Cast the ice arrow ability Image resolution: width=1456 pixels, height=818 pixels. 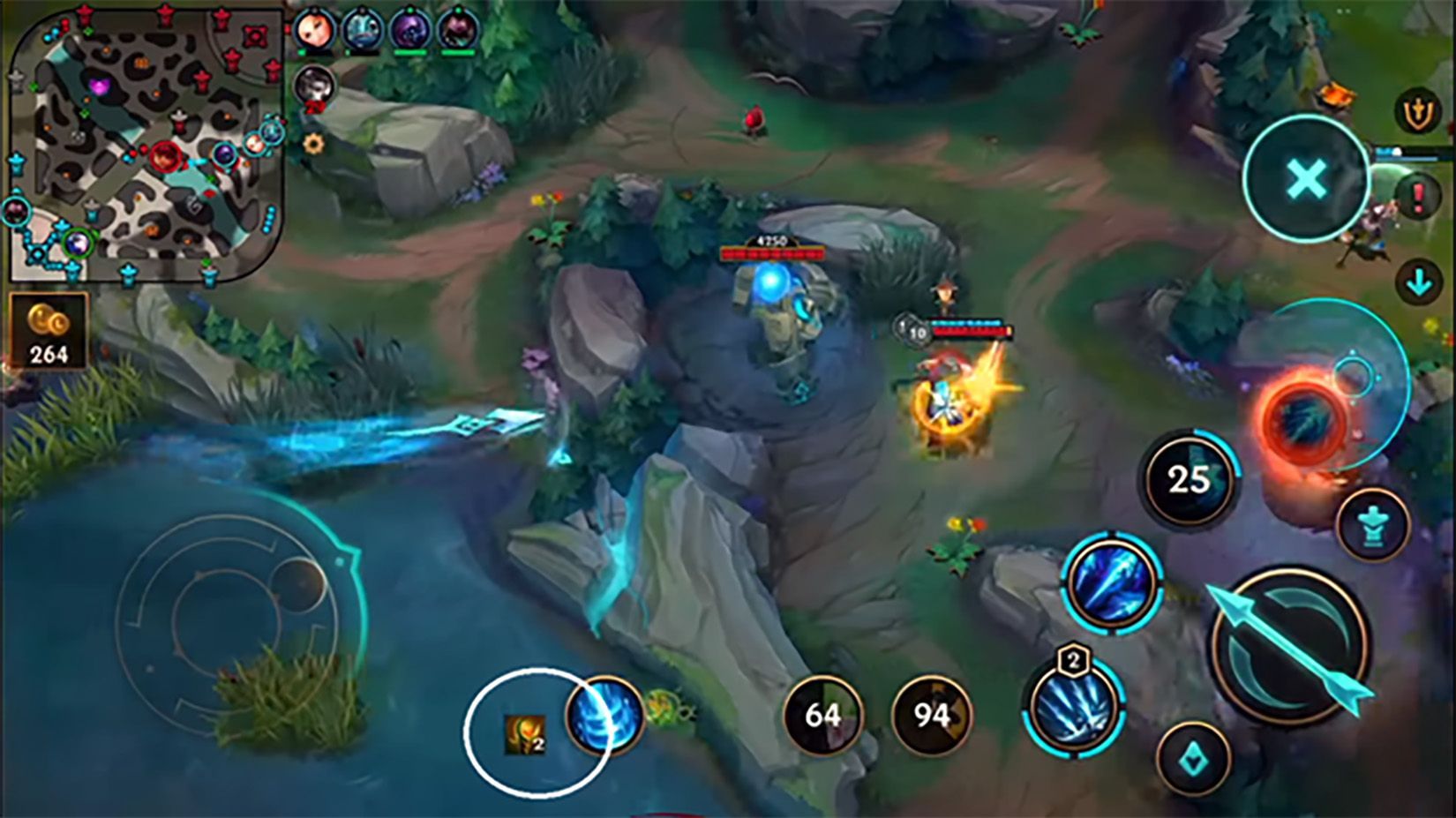1111,582
